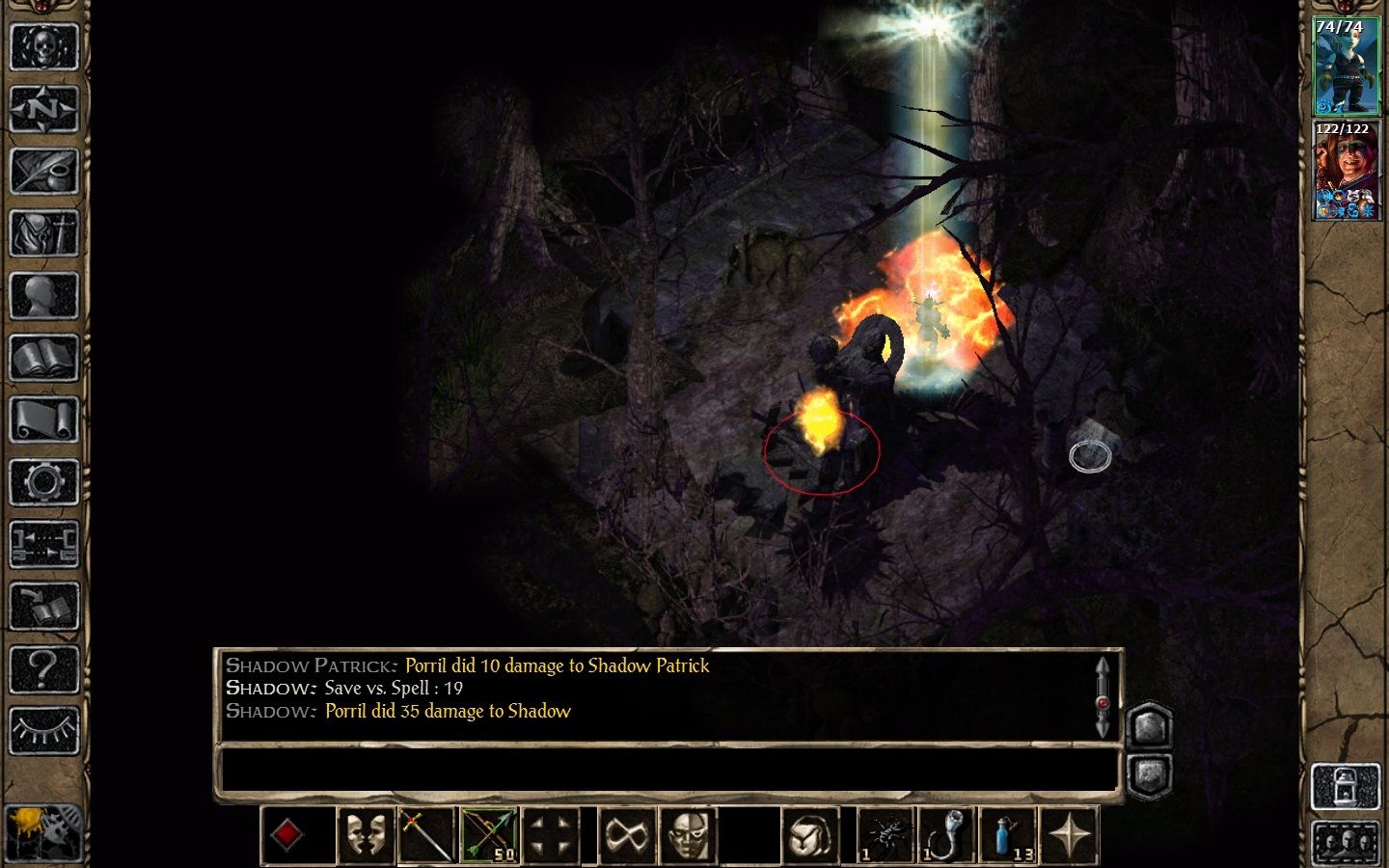The height and width of the screenshot is (868, 1389).
Task: Activate the star special abilities button
Action: pos(1070,835)
